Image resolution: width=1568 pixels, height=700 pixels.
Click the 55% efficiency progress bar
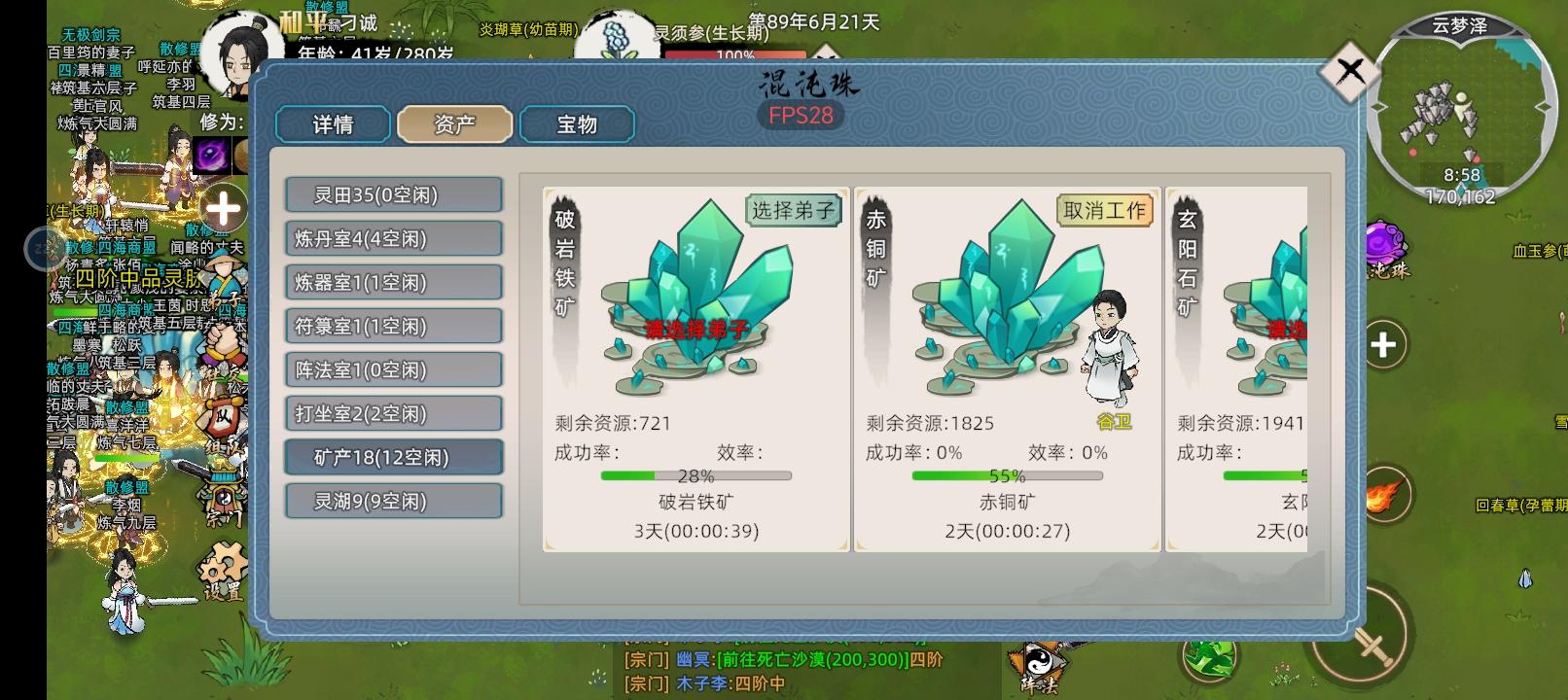[1009, 476]
